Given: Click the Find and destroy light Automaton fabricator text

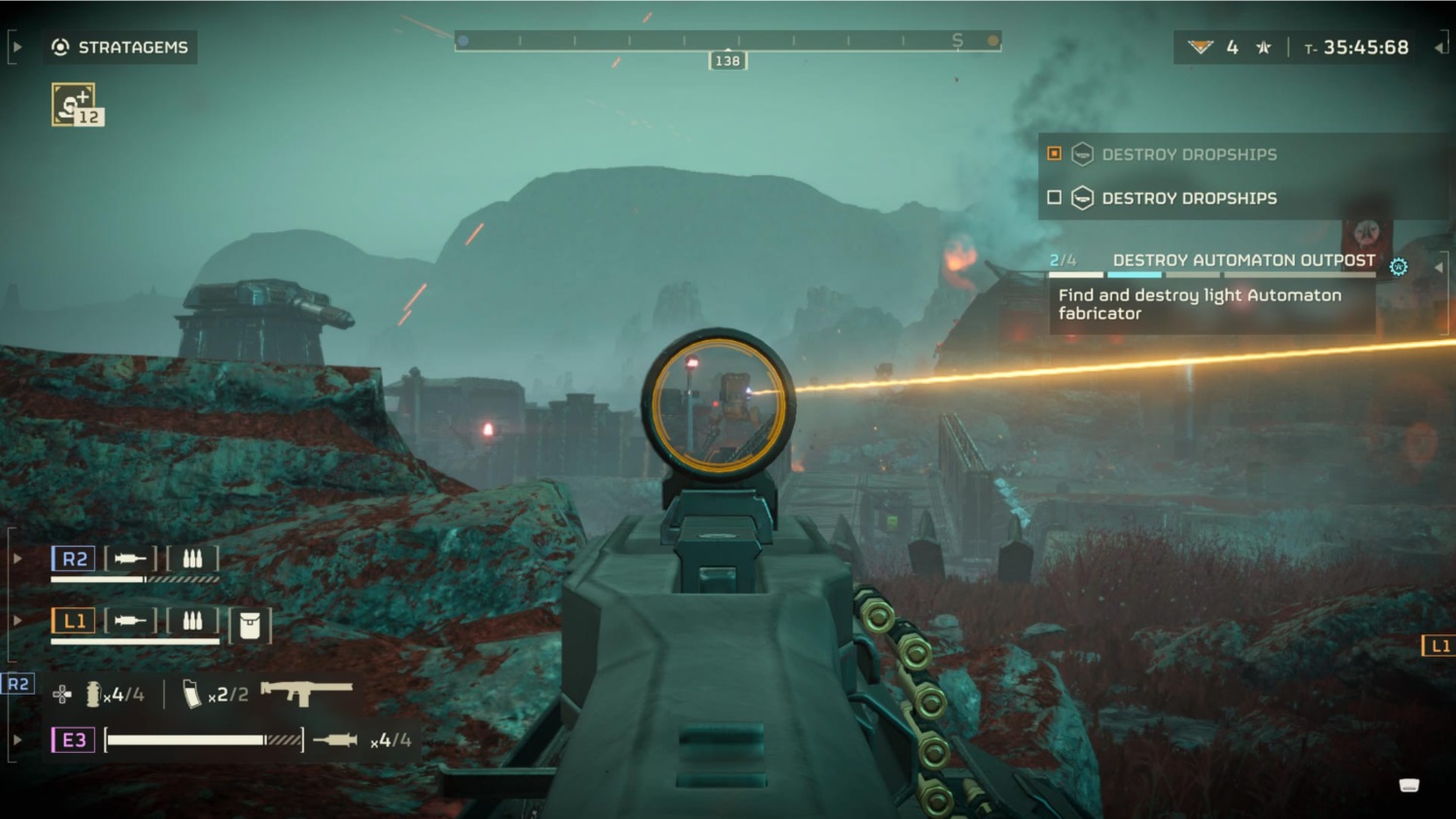Looking at the screenshot, I should click(1199, 304).
